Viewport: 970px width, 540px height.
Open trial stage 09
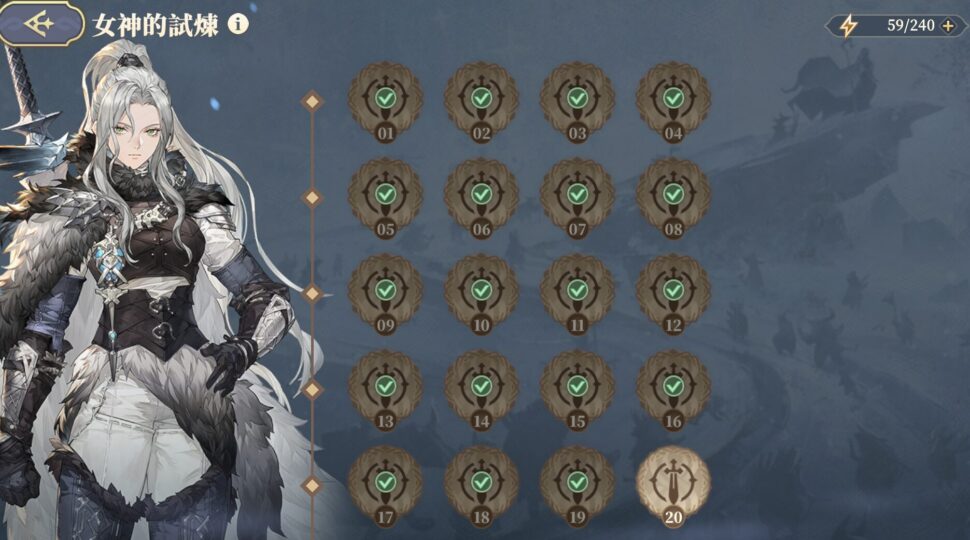pos(385,291)
